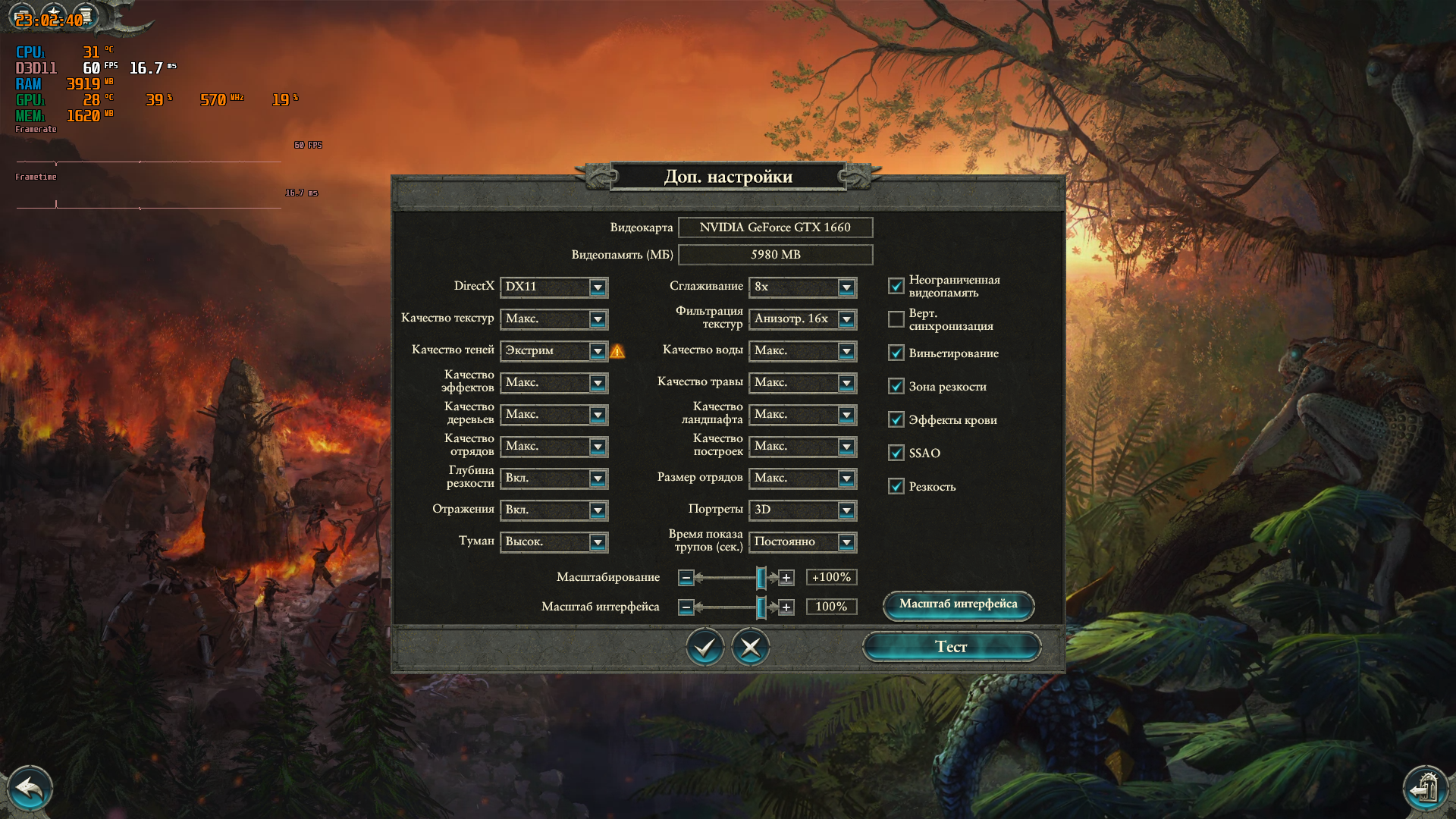This screenshot has height=819, width=1456.
Task: Toggle the Виньетирование checkbox
Action: click(x=896, y=353)
